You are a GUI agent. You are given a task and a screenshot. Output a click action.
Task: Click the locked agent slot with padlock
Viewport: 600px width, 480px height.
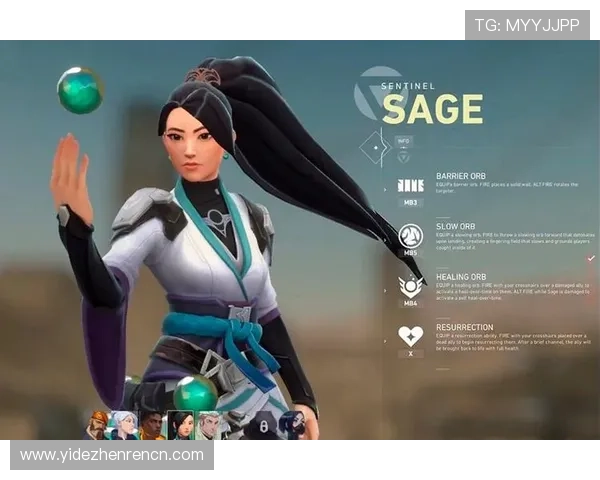pos(263,426)
